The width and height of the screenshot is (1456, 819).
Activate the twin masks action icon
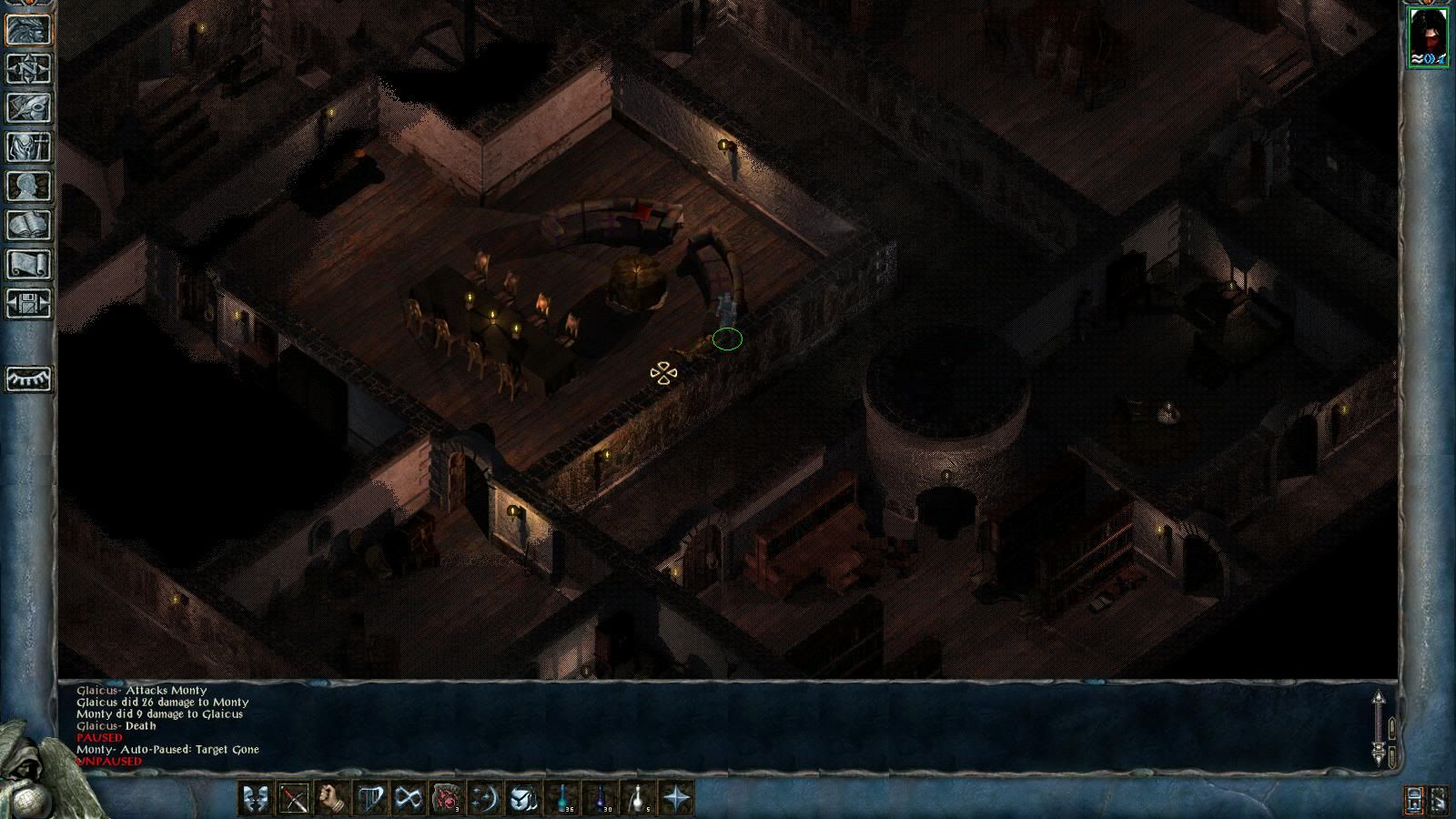tap(255, 799)
